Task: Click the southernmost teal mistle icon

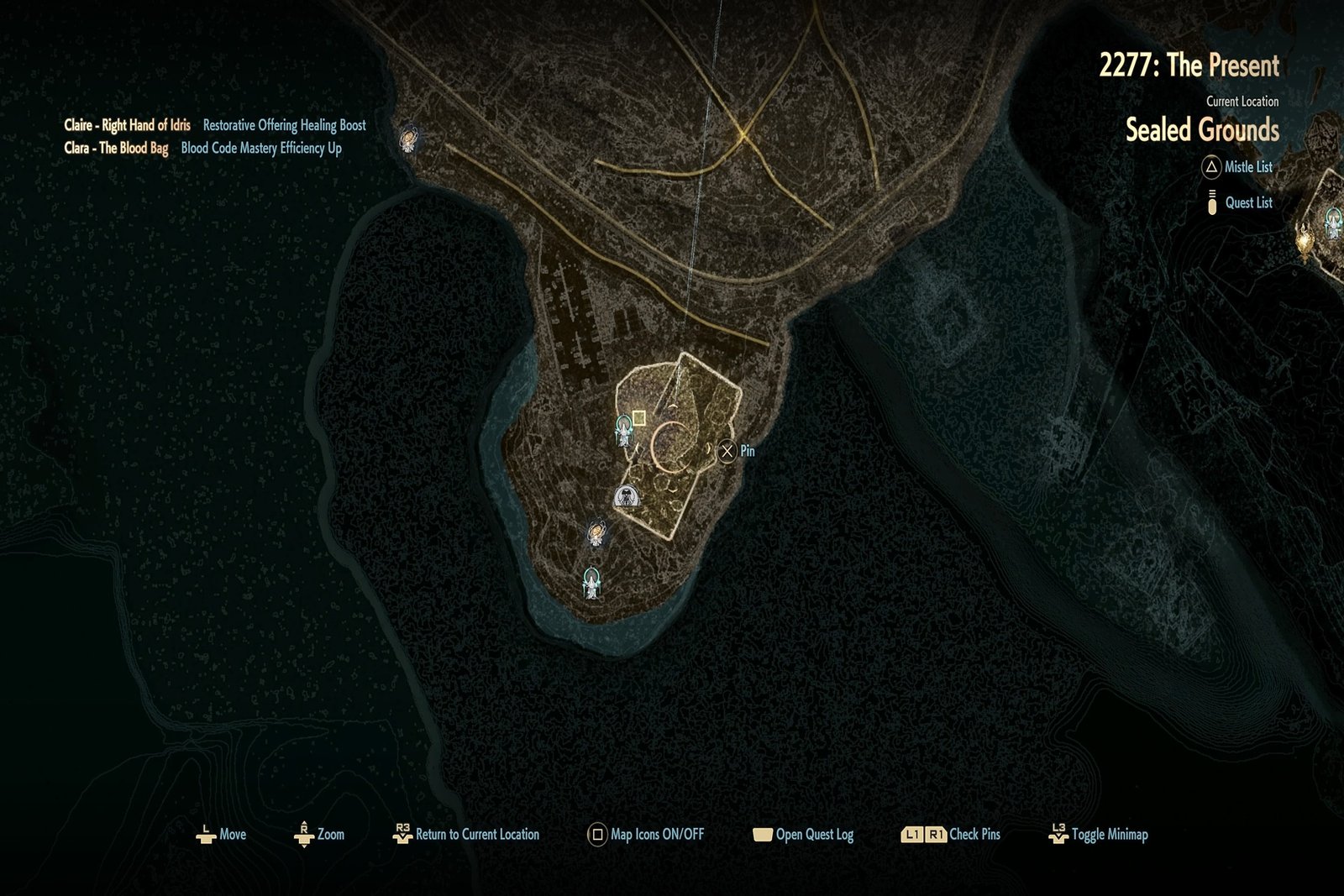Action: pyautogui.click(x=592, y=582)
